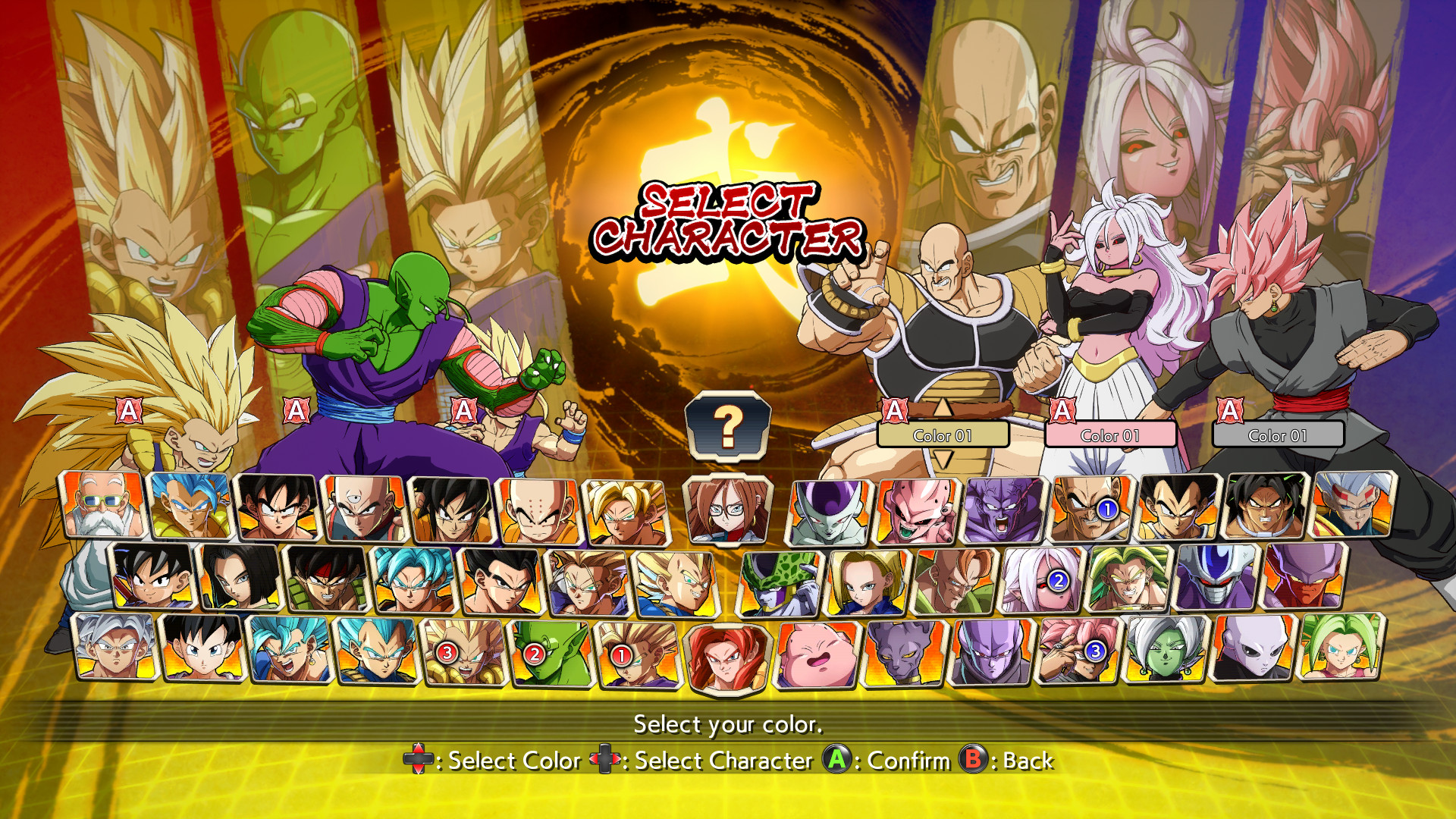Select Android 21 portrait above the question mark
Viewport: 1456px width, 819px height.
coord(728,510)
